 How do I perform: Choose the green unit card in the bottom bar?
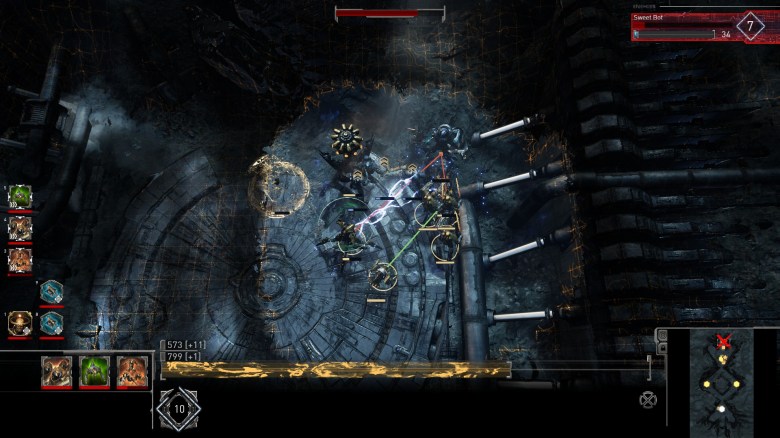(x=95, y=372)
